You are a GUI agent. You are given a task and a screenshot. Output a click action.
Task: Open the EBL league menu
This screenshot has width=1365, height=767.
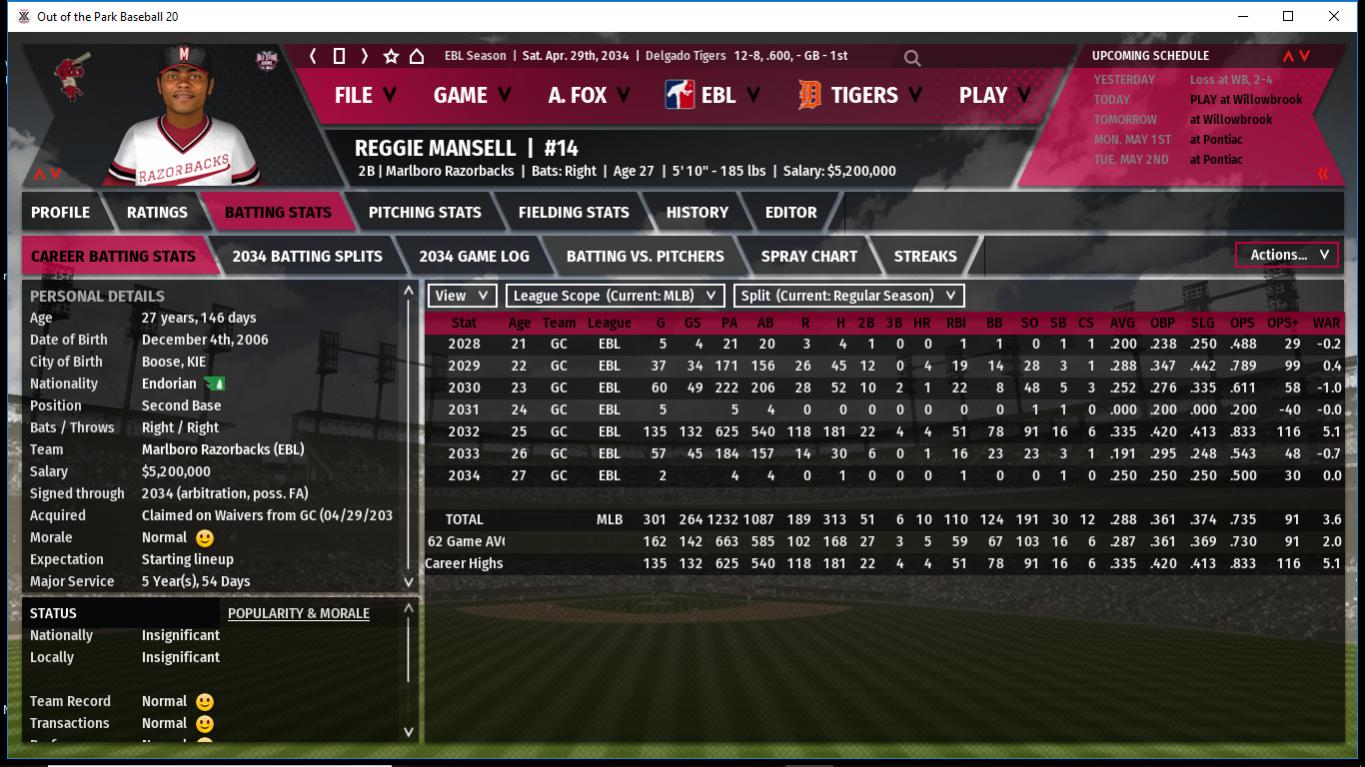point(713,95)
